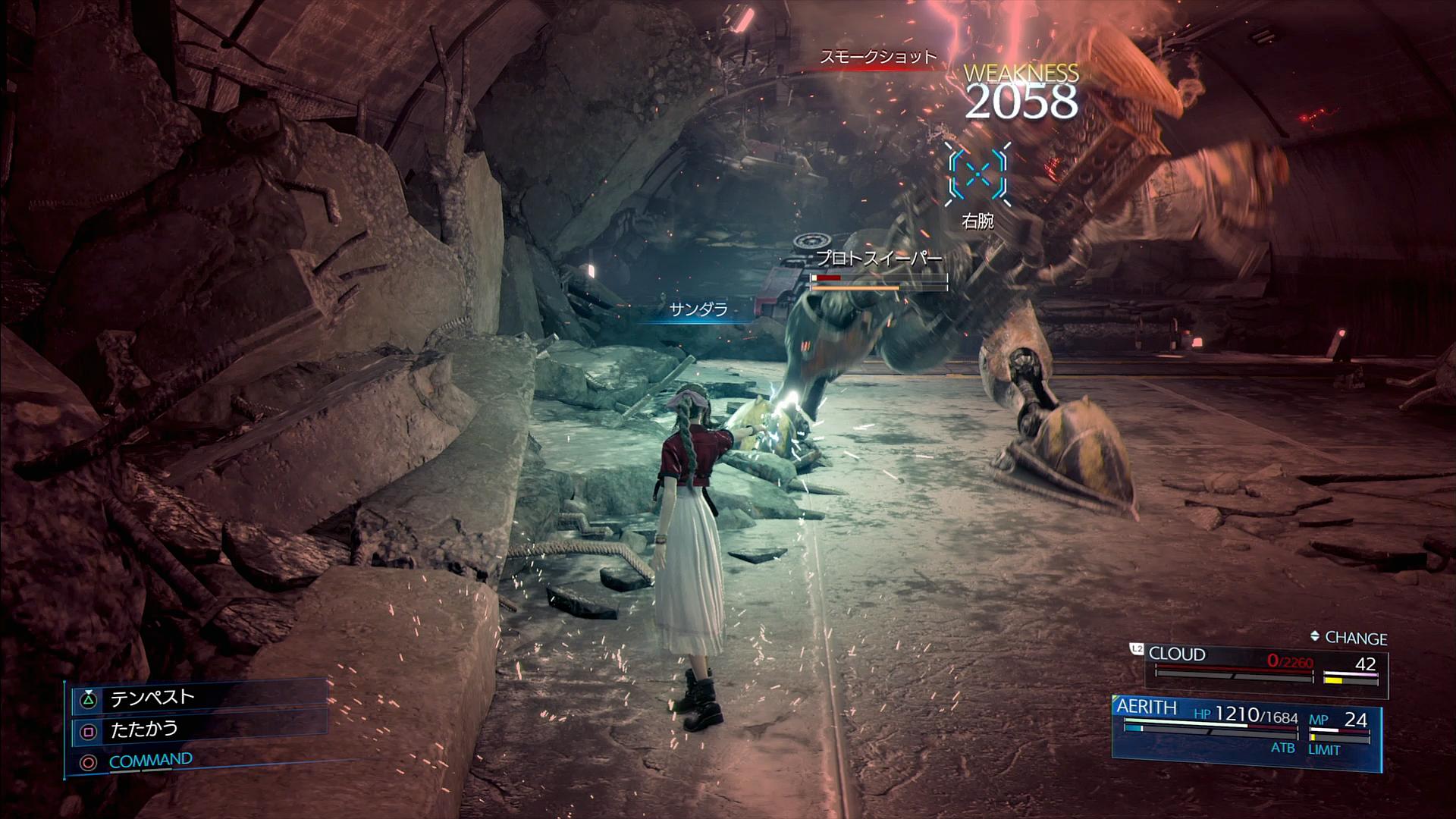This screenshot has height=819, width=1456.
Task: Select the 右腕 (Right Arm) target marker
Action: pyautogui.click(x=977, y=176)
